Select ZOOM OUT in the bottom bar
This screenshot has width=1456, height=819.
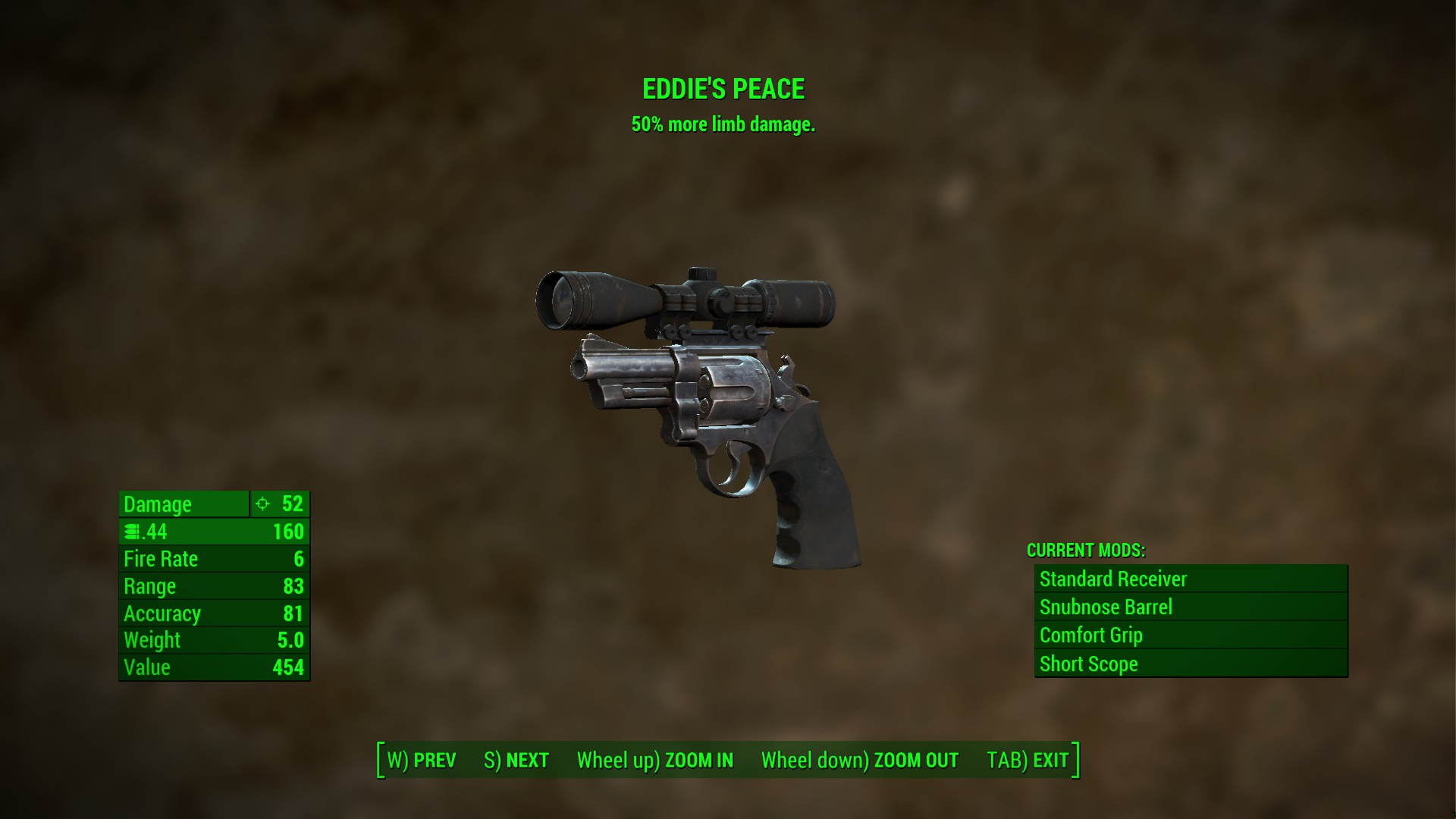click(x=860, y=760)
